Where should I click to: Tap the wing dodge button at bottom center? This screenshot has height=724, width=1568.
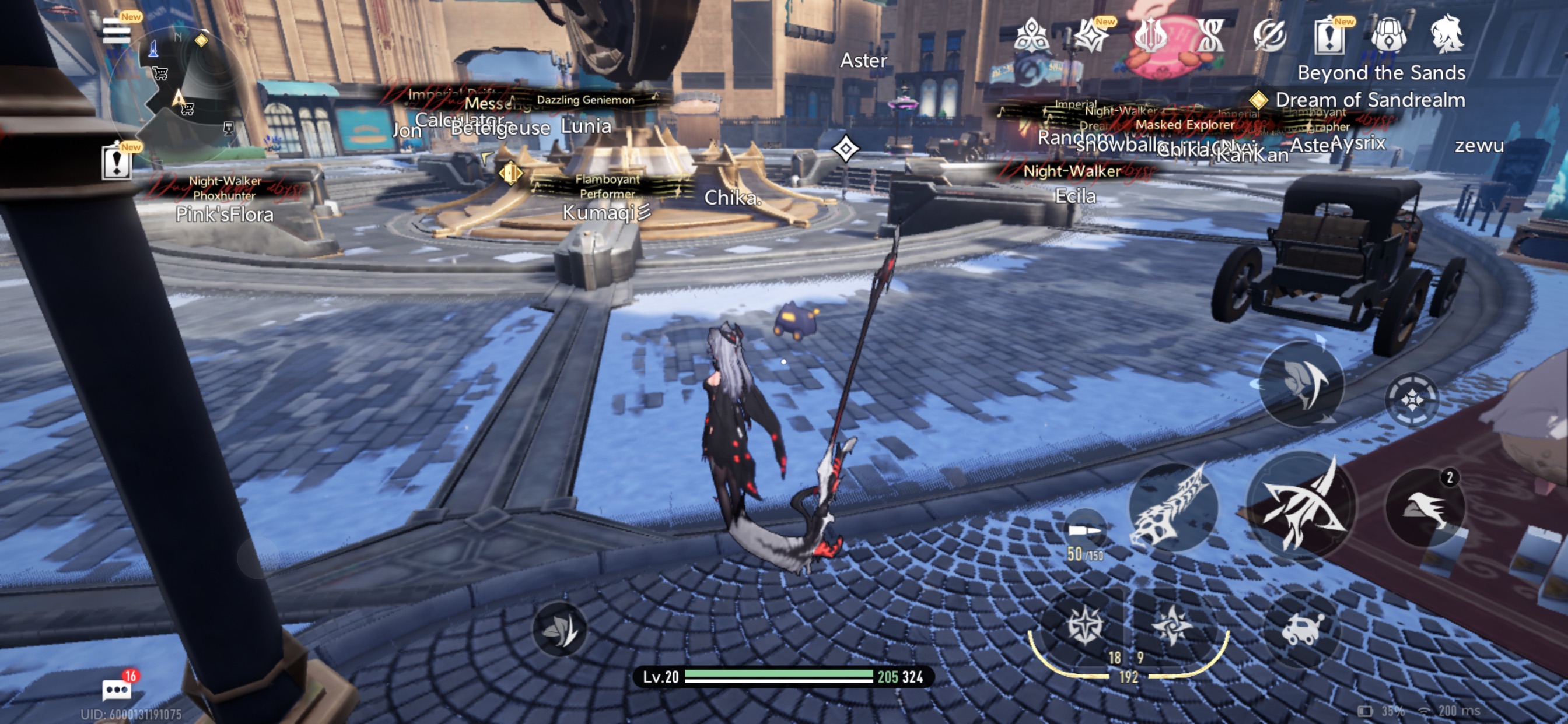559,629
